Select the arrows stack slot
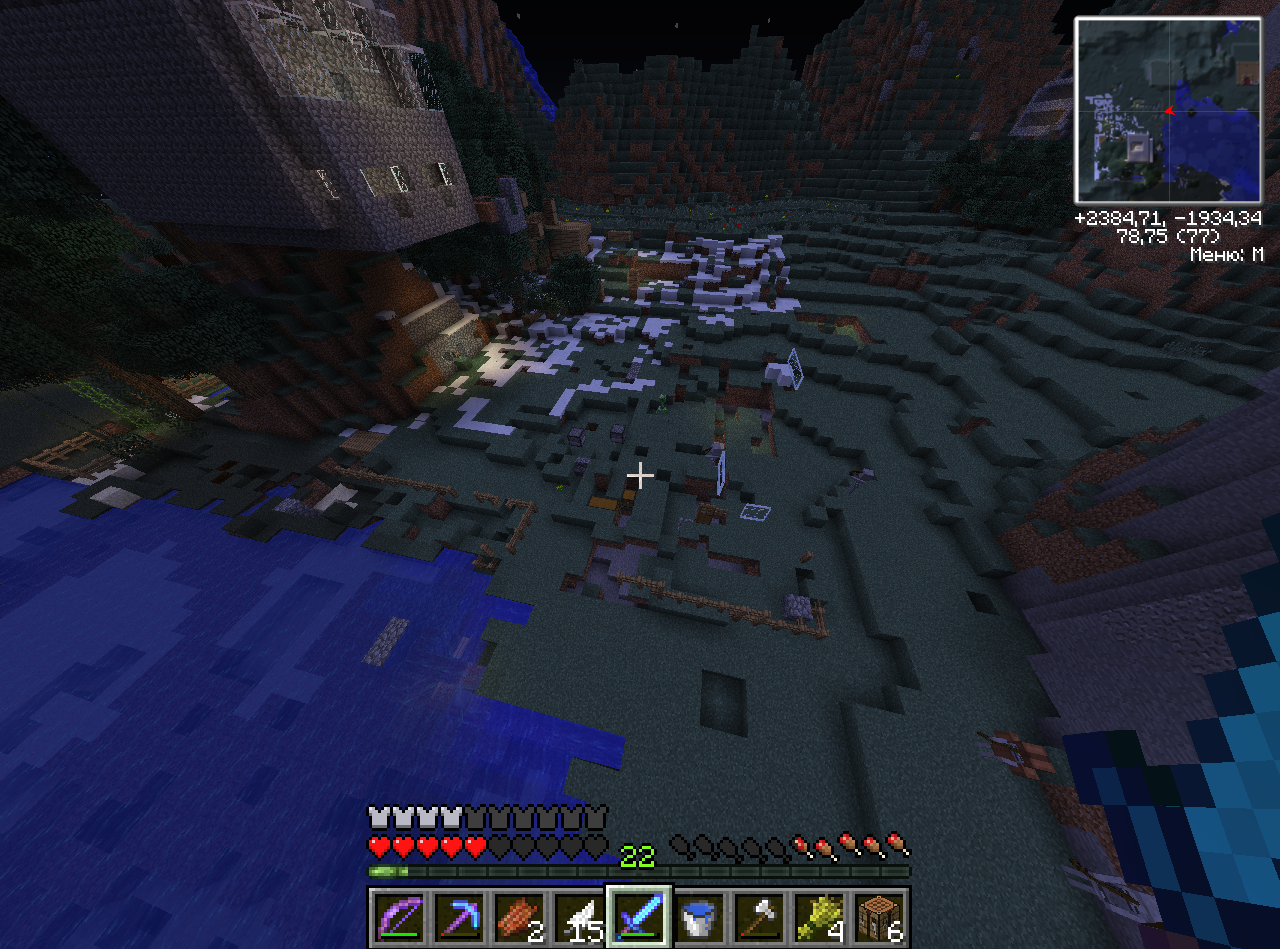This screenshot has height=949, width=1280. pos(579,916)
